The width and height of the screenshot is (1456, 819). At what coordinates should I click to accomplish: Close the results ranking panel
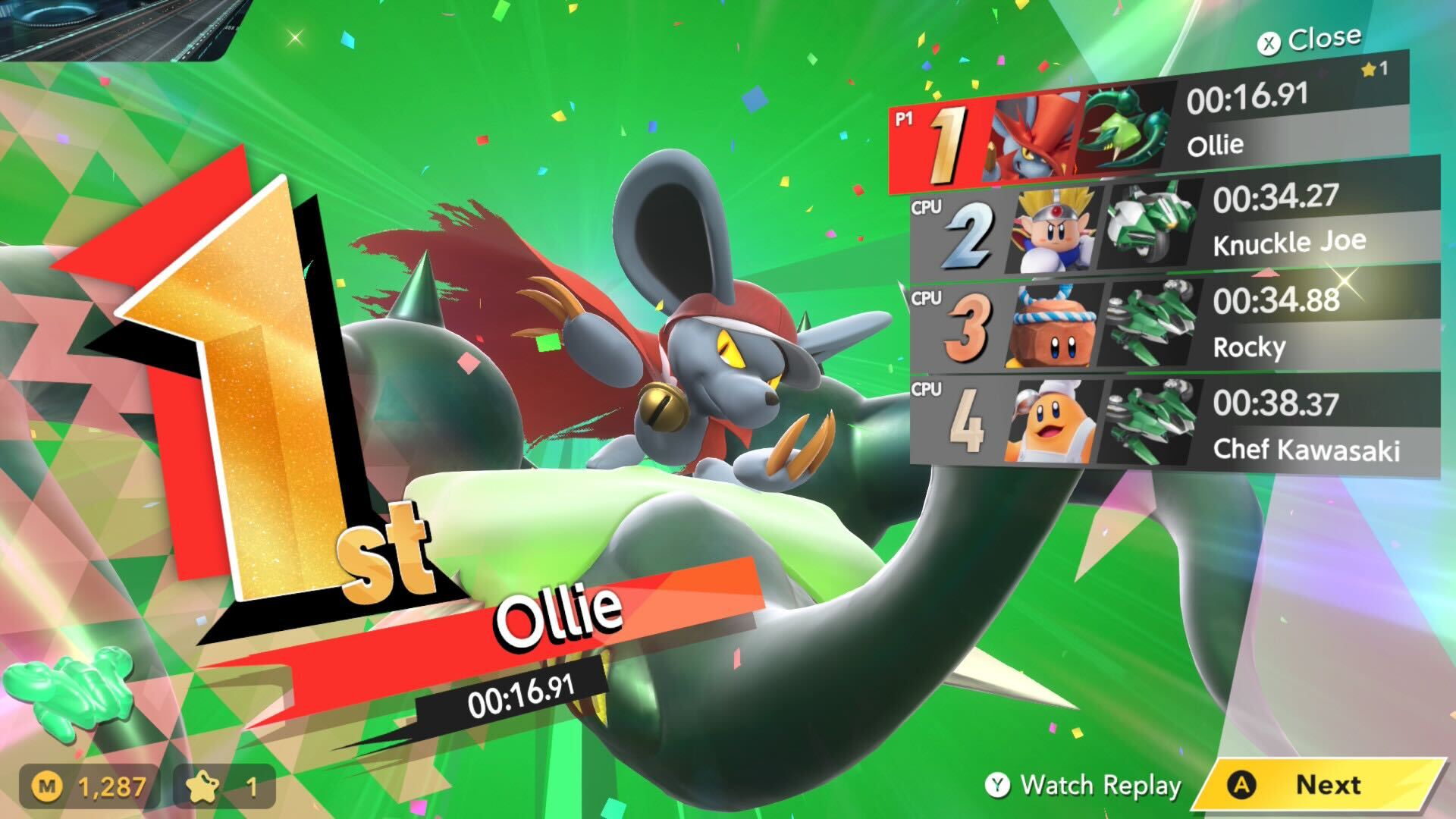click(1313, 39)
